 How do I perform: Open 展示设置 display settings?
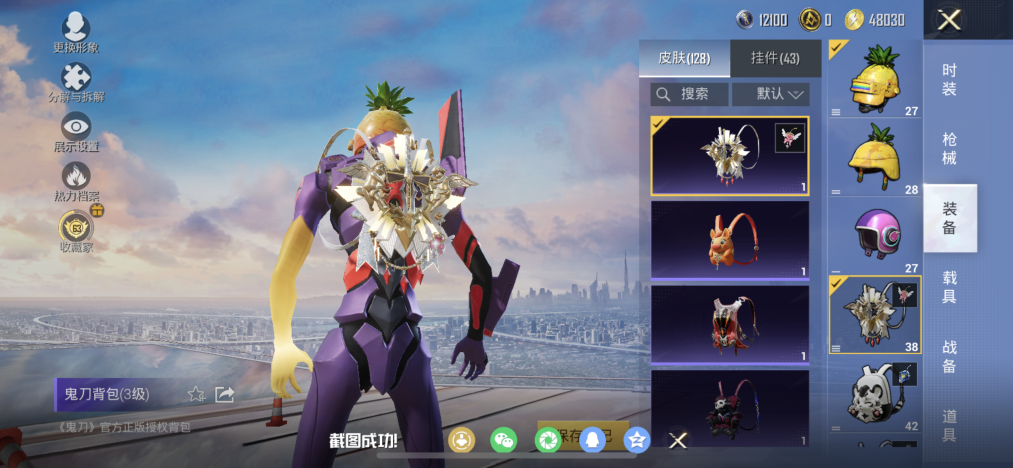tap(76, 130)
